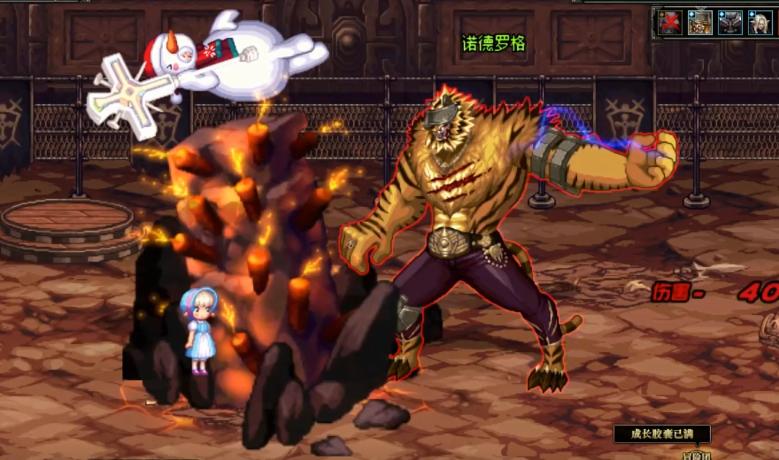This screenshot has width=779, height=460.
Task: Select the blonde elf portrait
Action: pos(760,22)
